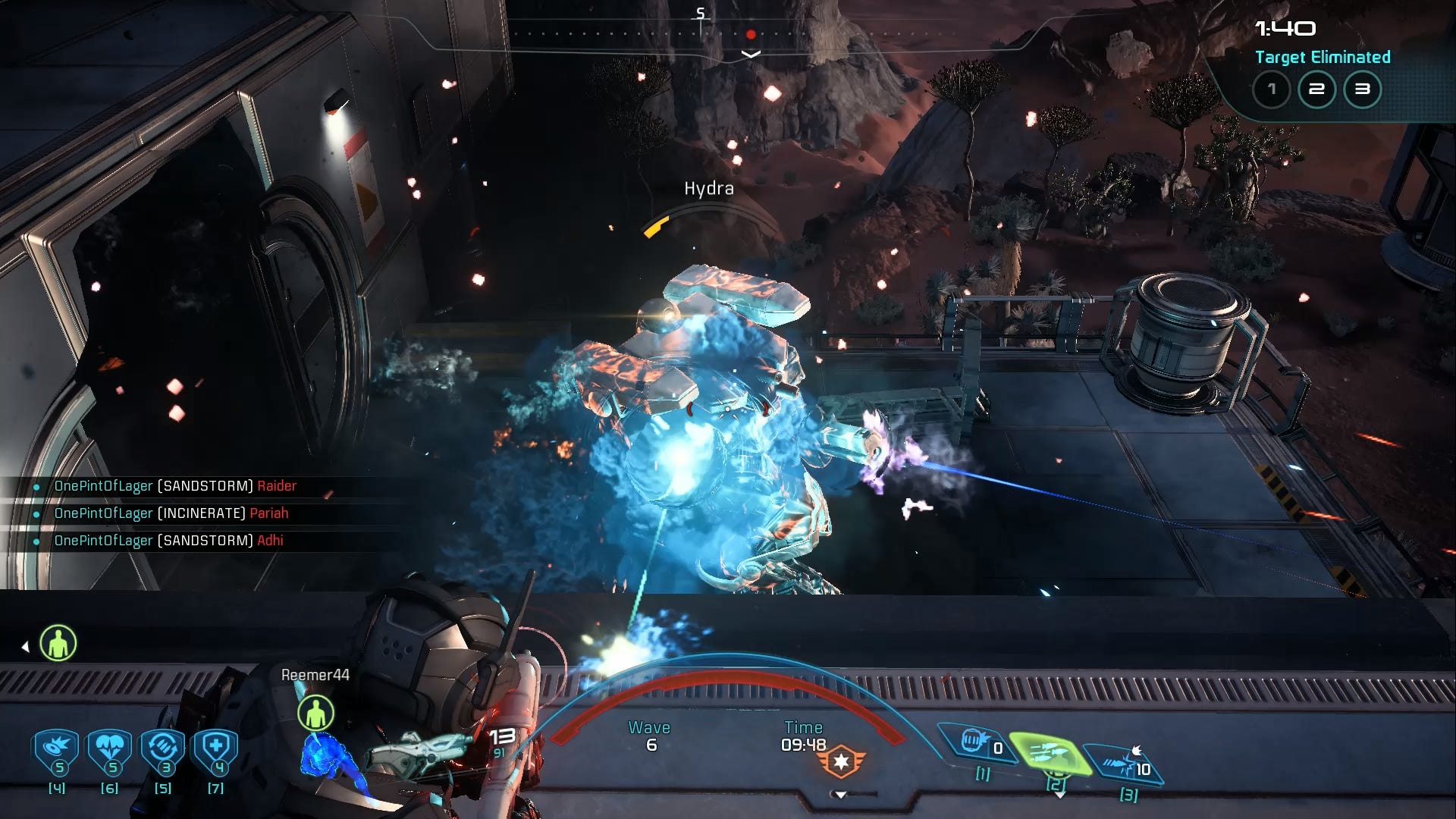This screenshot has height=819, width=1456.
Task: Select the green squad member icon beside the arrow
Action: [x=58, y=644]
